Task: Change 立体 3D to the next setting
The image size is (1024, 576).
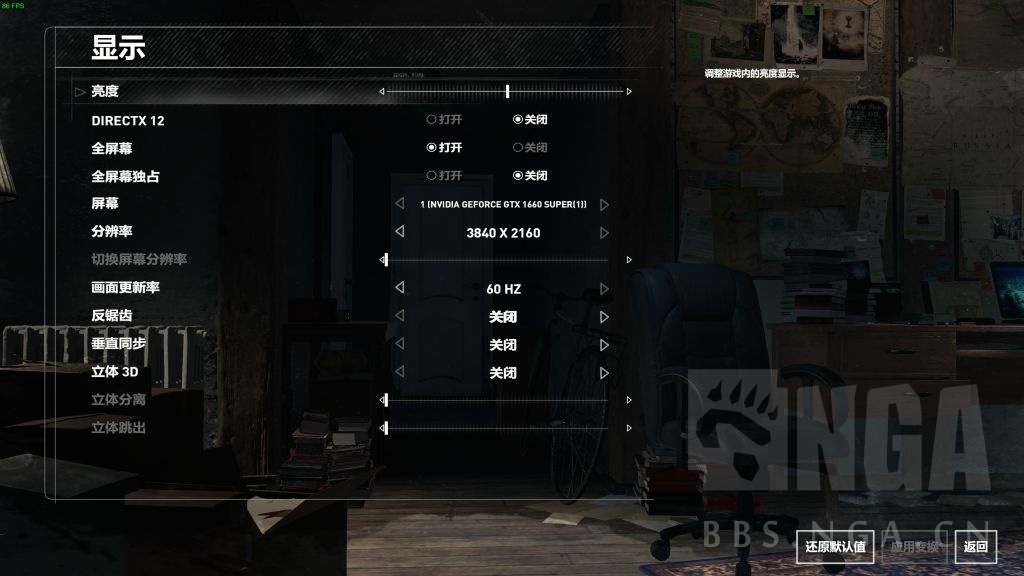Action: (604, 372)
